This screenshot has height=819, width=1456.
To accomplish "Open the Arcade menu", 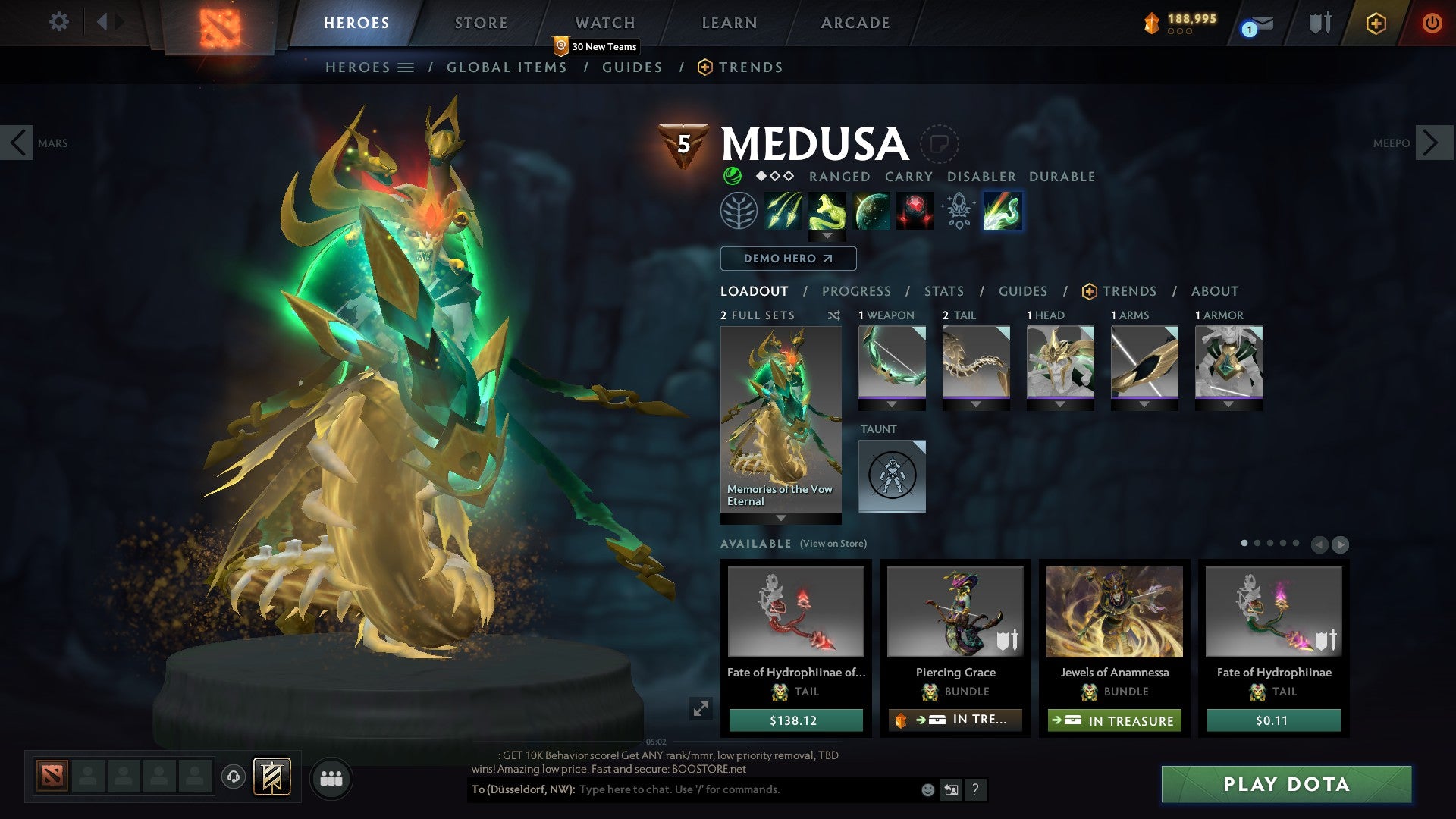I will click(x=855, y=22).
